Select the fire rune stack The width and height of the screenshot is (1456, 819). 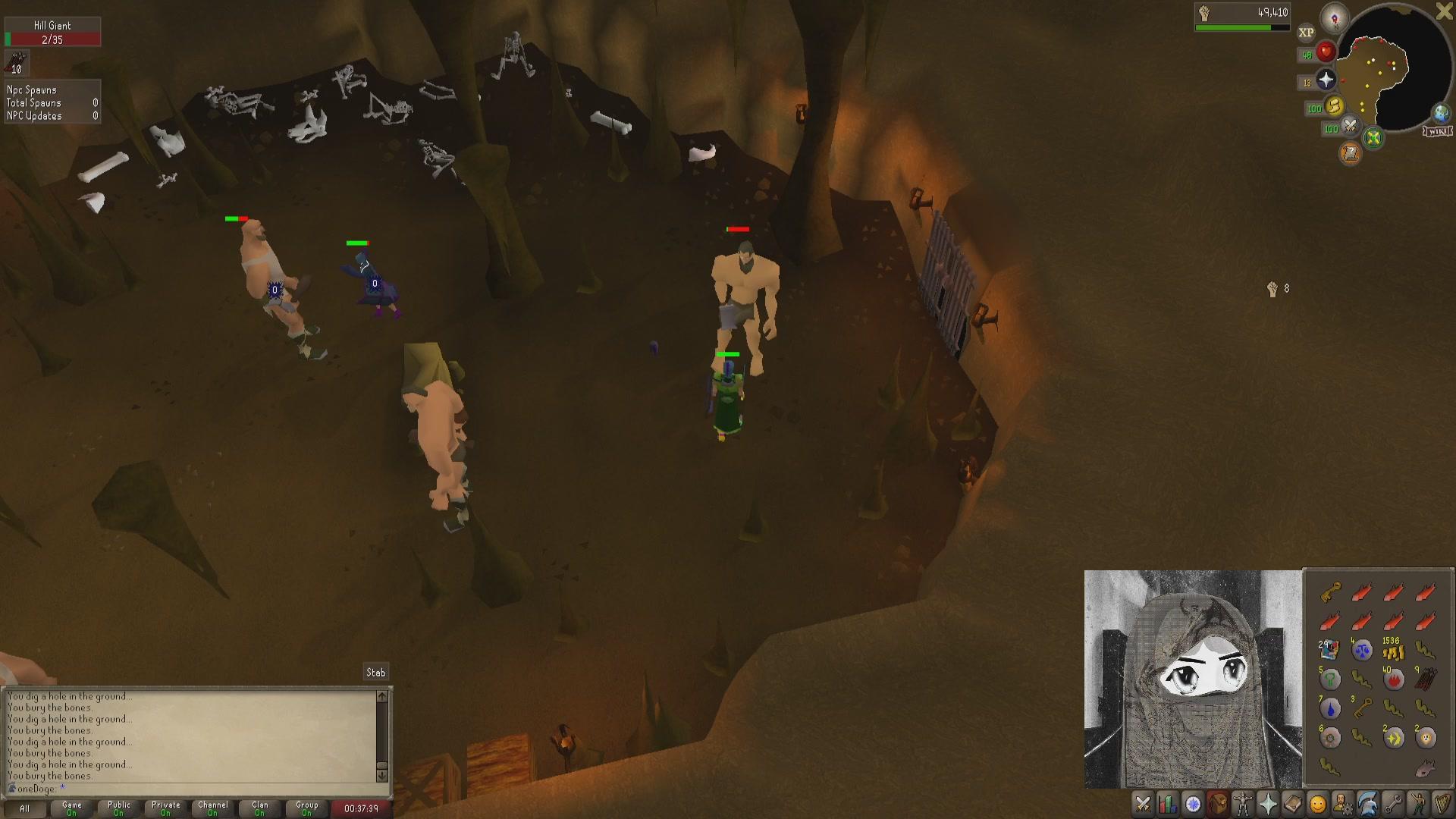point(1394,679)
